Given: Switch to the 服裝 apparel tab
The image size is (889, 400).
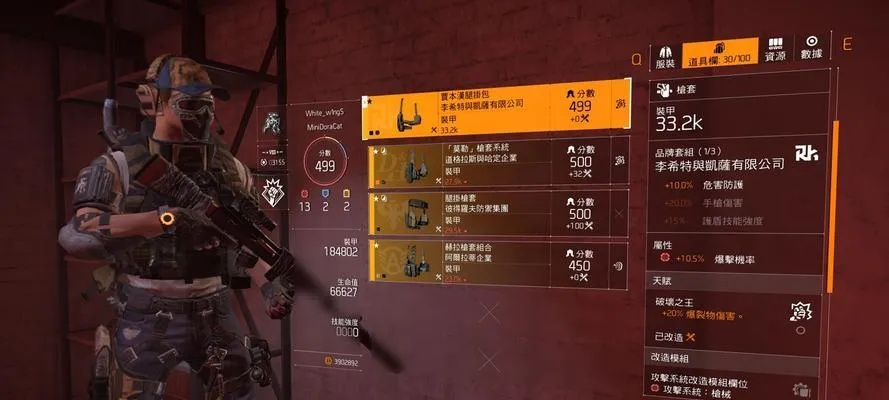Looking at the screenshot, I should pyautogui.click(x=665, y=55).
